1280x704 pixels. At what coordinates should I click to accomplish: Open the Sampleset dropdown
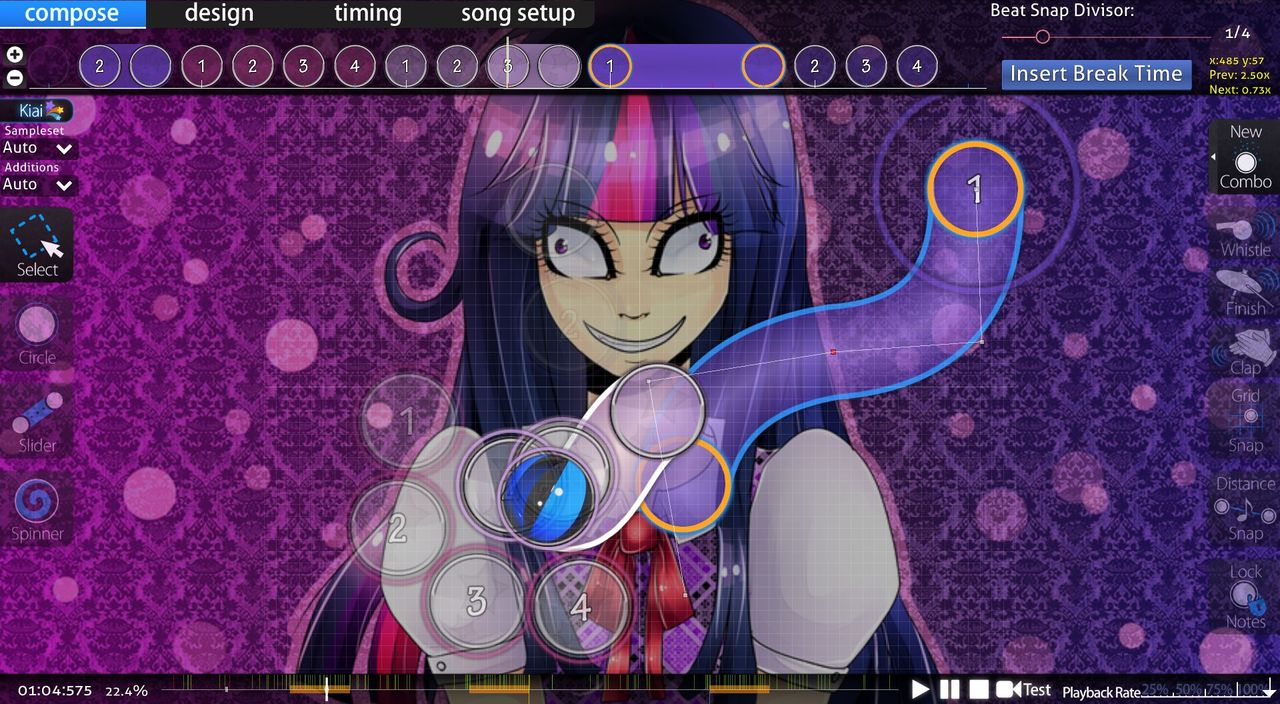(38, 148)
